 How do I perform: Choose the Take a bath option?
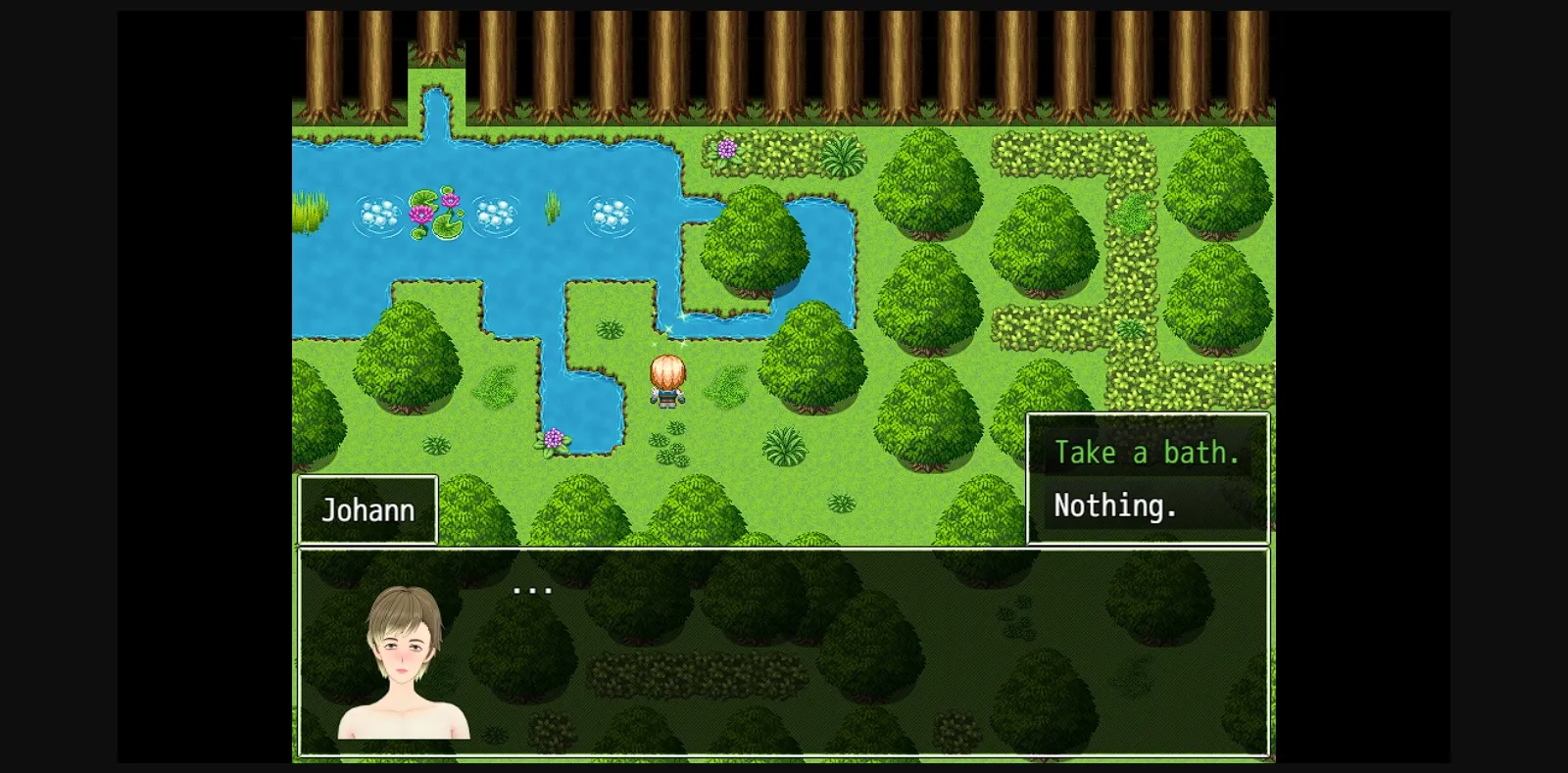pyautogui.click(x=1147, y=452)
